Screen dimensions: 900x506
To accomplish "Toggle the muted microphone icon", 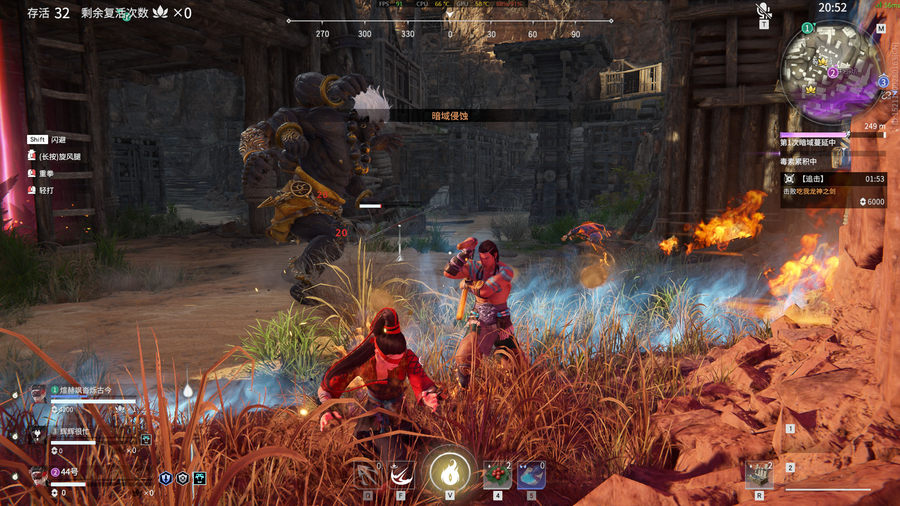I will click(764, 11).
